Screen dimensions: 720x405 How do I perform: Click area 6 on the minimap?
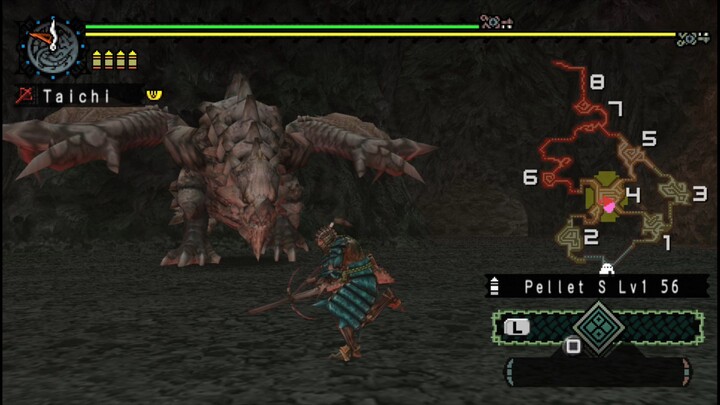[x=530, y=178]
